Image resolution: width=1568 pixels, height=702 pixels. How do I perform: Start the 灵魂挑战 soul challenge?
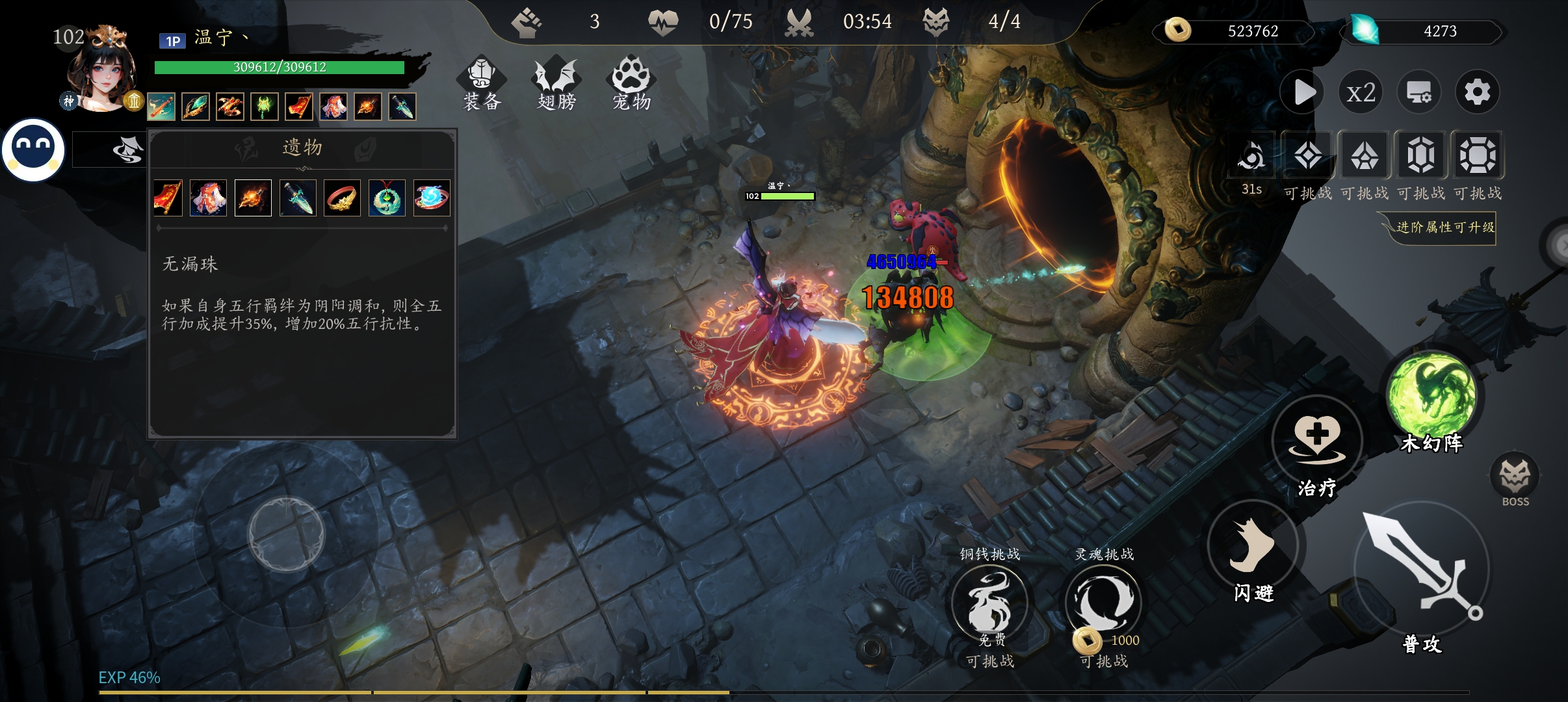tap(1103, 603)
